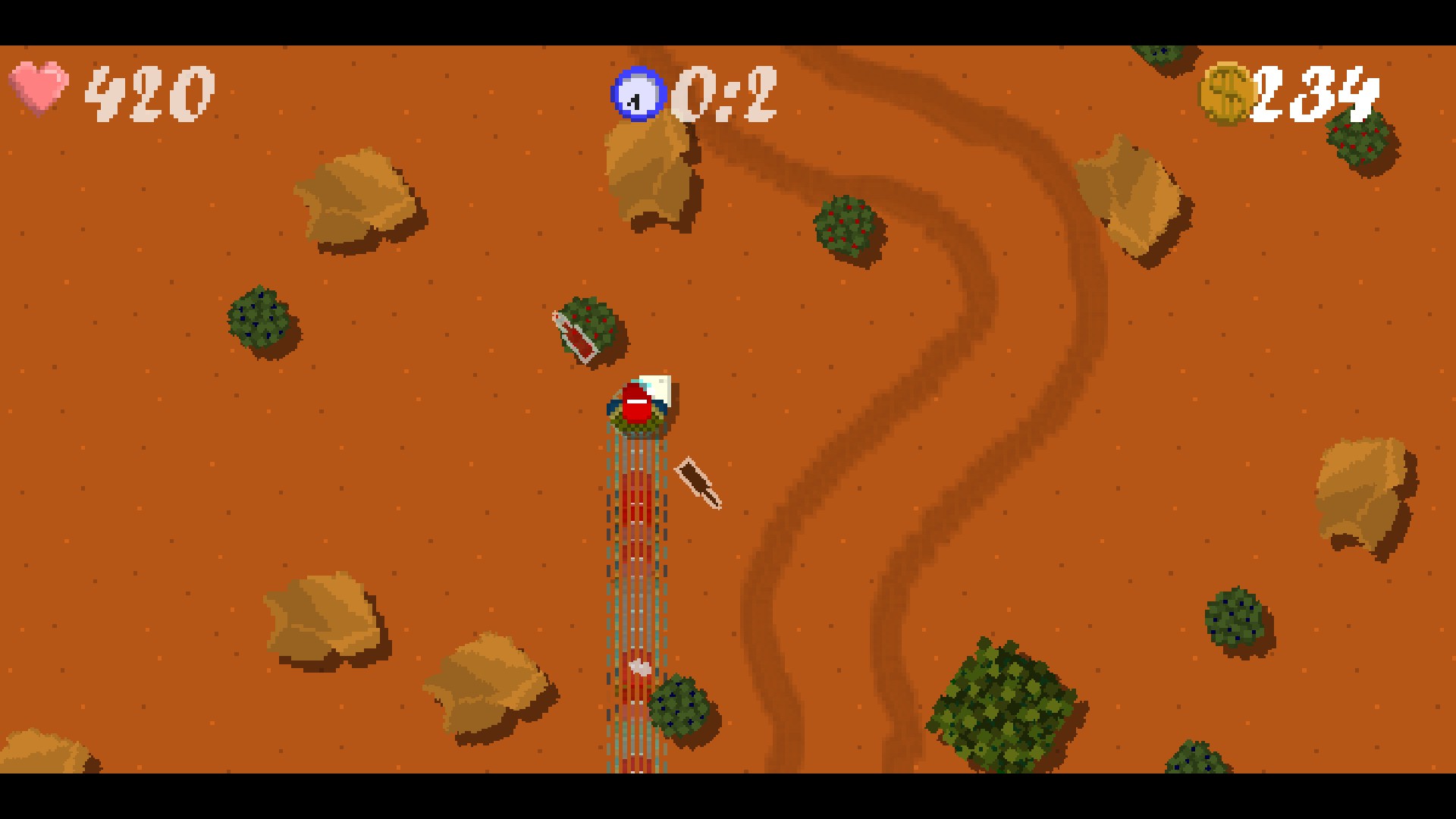Select the health counter reading 420

148,91
